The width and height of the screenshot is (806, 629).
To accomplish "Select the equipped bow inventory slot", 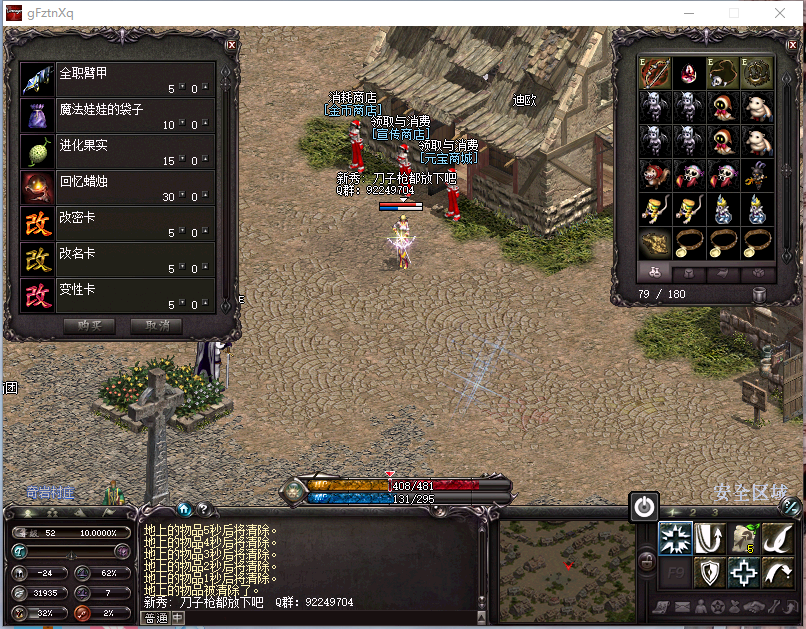I will tap(656, 73).
